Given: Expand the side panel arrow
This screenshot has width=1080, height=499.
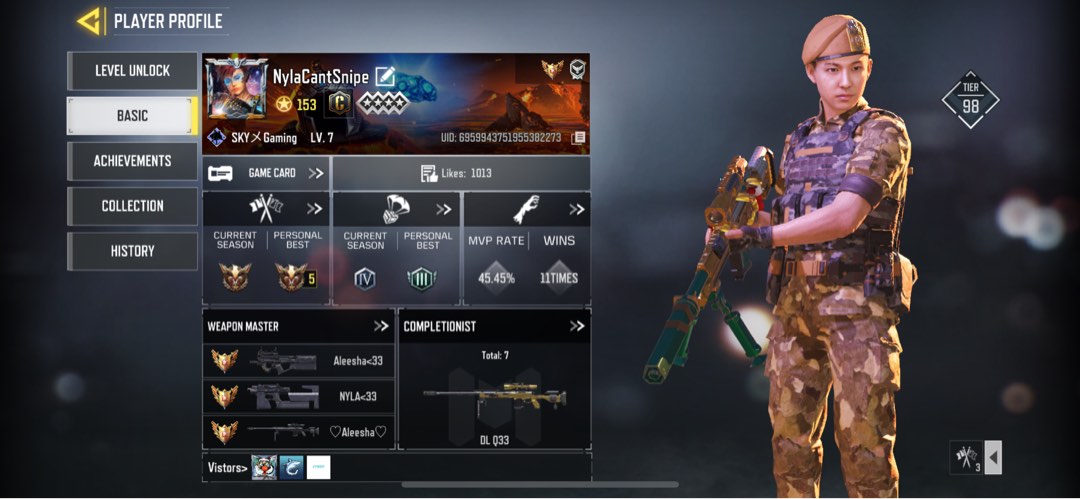Looking at the screenshot, I should tap(993, 458).
